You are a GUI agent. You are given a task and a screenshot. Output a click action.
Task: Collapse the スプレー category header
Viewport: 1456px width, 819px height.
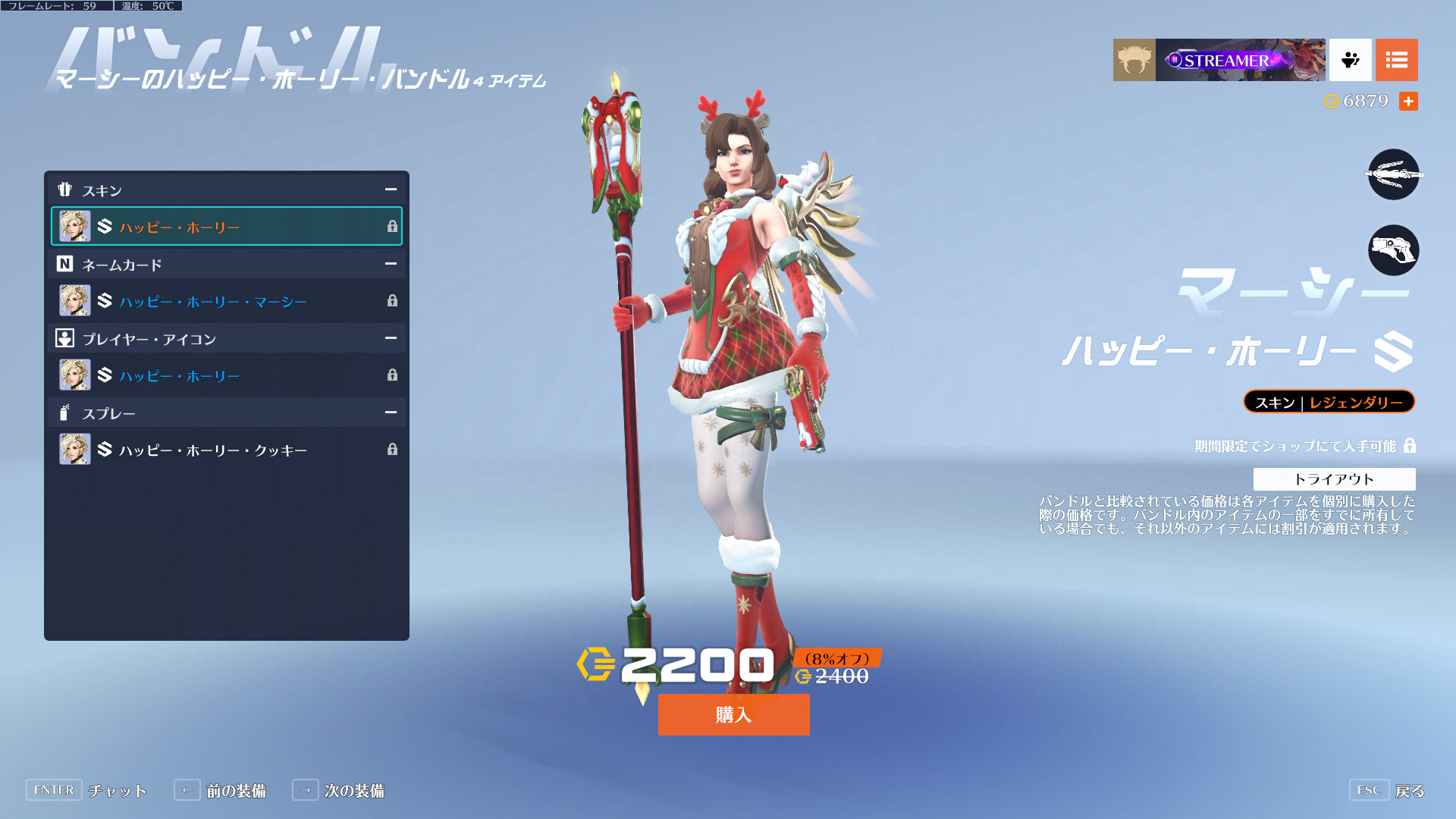(391, 413)
